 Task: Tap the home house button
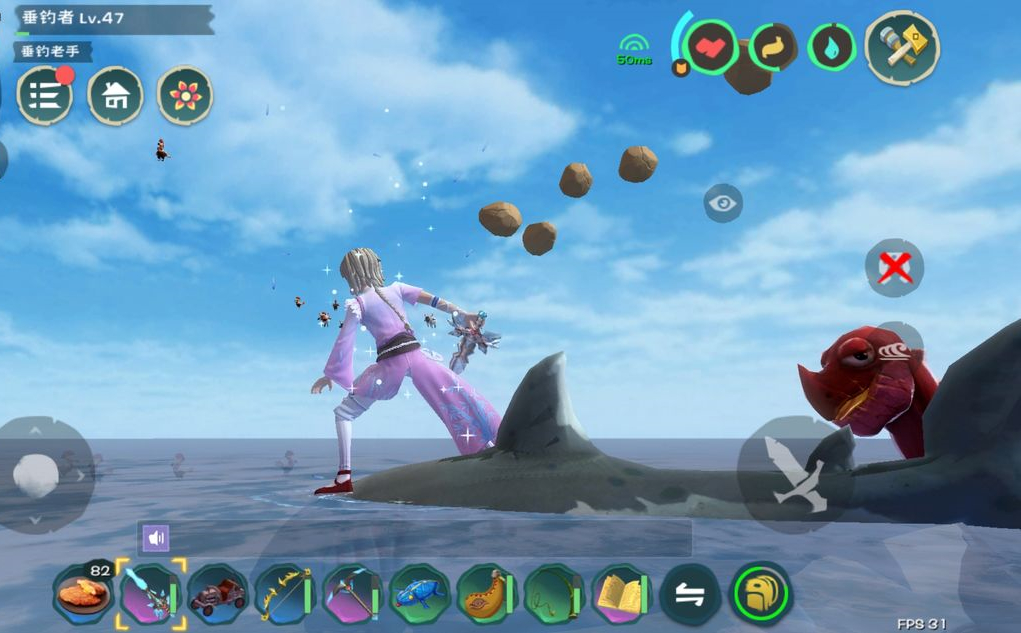tap(115, 96)
